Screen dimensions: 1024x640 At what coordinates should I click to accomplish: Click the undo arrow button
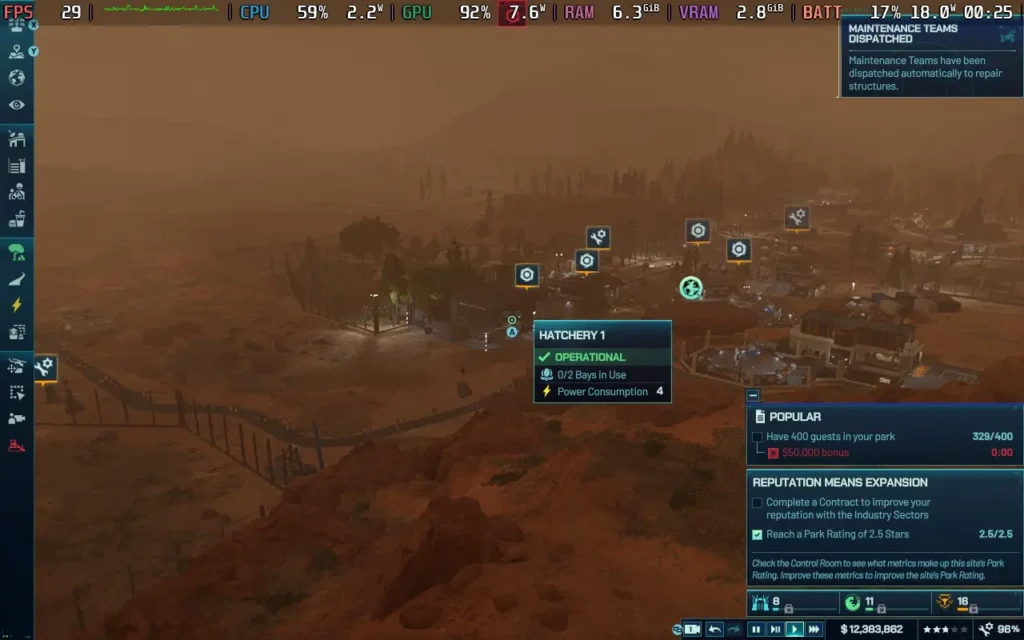pyautogui.click(x=715, y=629)
